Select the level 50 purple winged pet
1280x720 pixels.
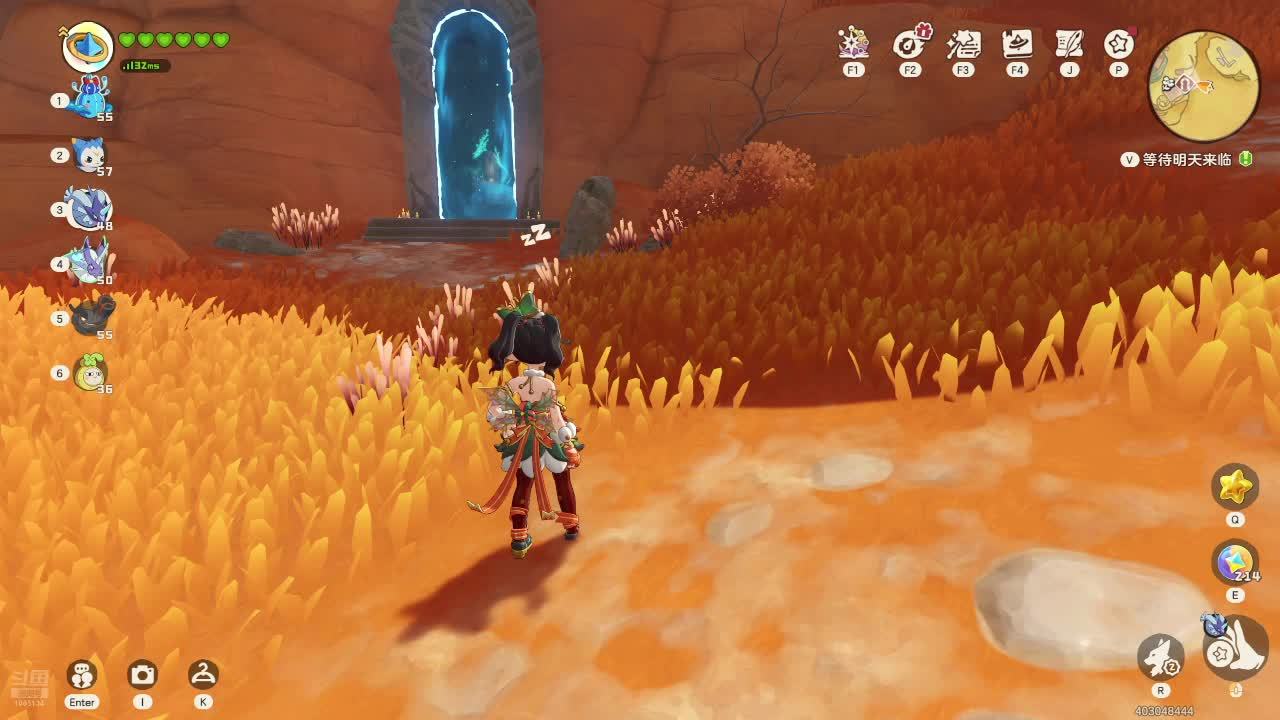pyautogui.click(x=90, y=264)
